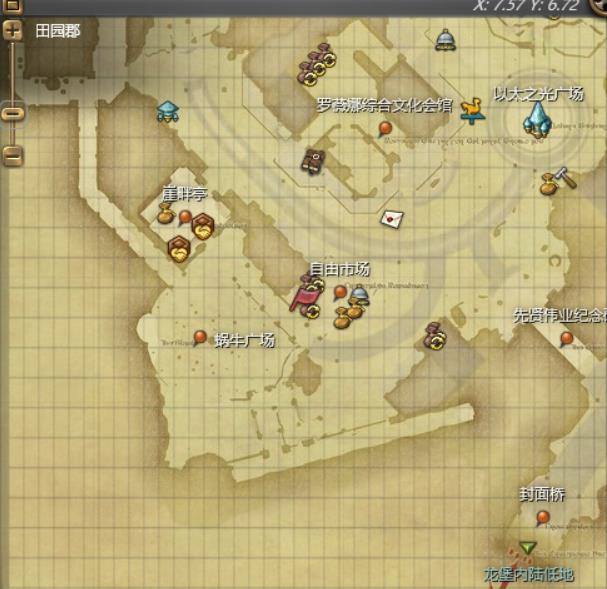Click the small teal aethernet shard marker
The height and width of the screenshot is (589, 607).
pyautogui.click(x=167, y=111)
